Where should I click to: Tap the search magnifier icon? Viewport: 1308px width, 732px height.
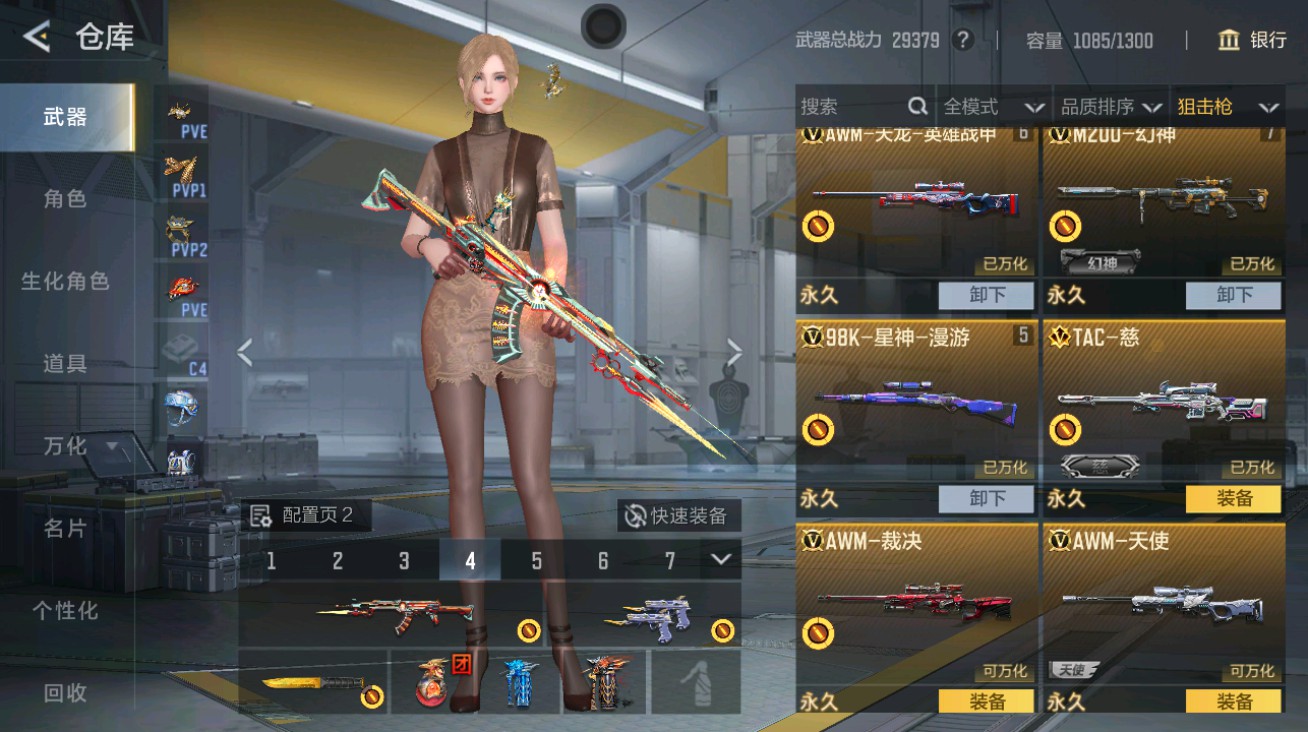coord(917,106)
